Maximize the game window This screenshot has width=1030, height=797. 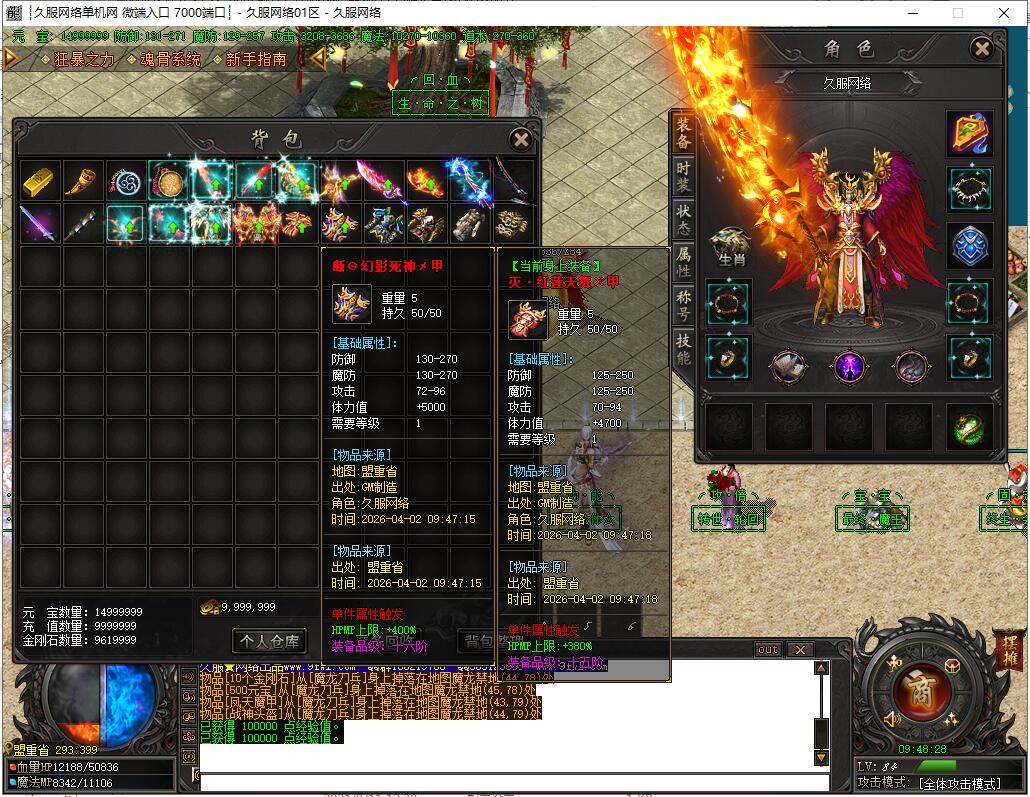957,13
